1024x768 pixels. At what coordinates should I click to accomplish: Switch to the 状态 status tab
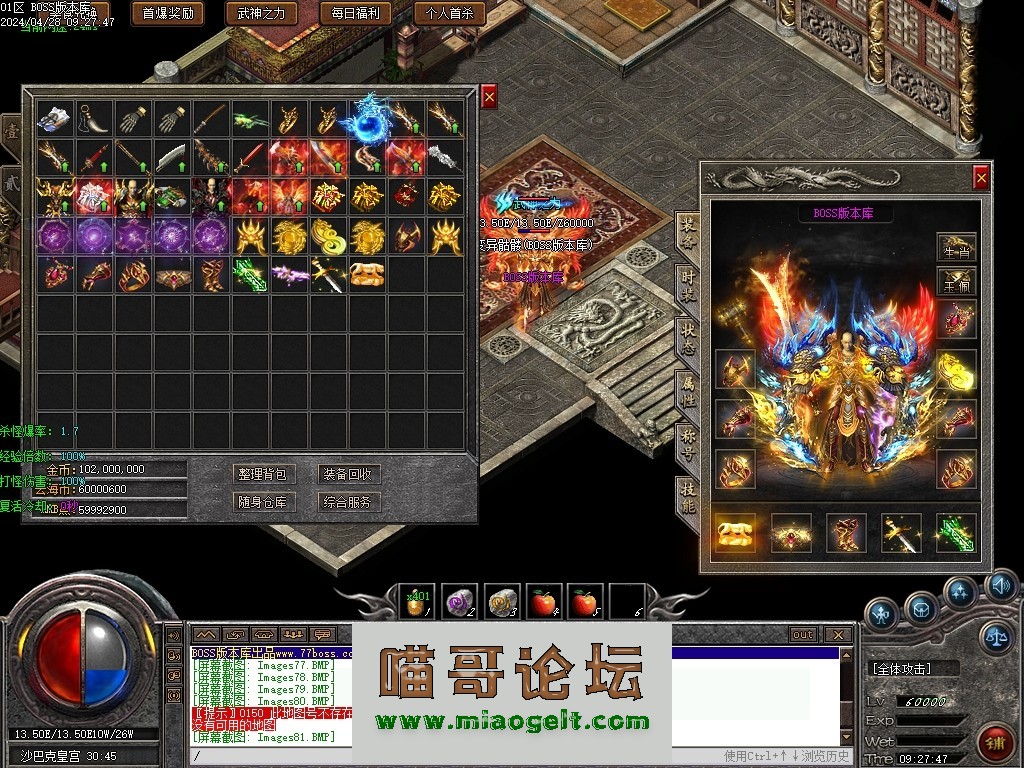[x=687, y=338]
